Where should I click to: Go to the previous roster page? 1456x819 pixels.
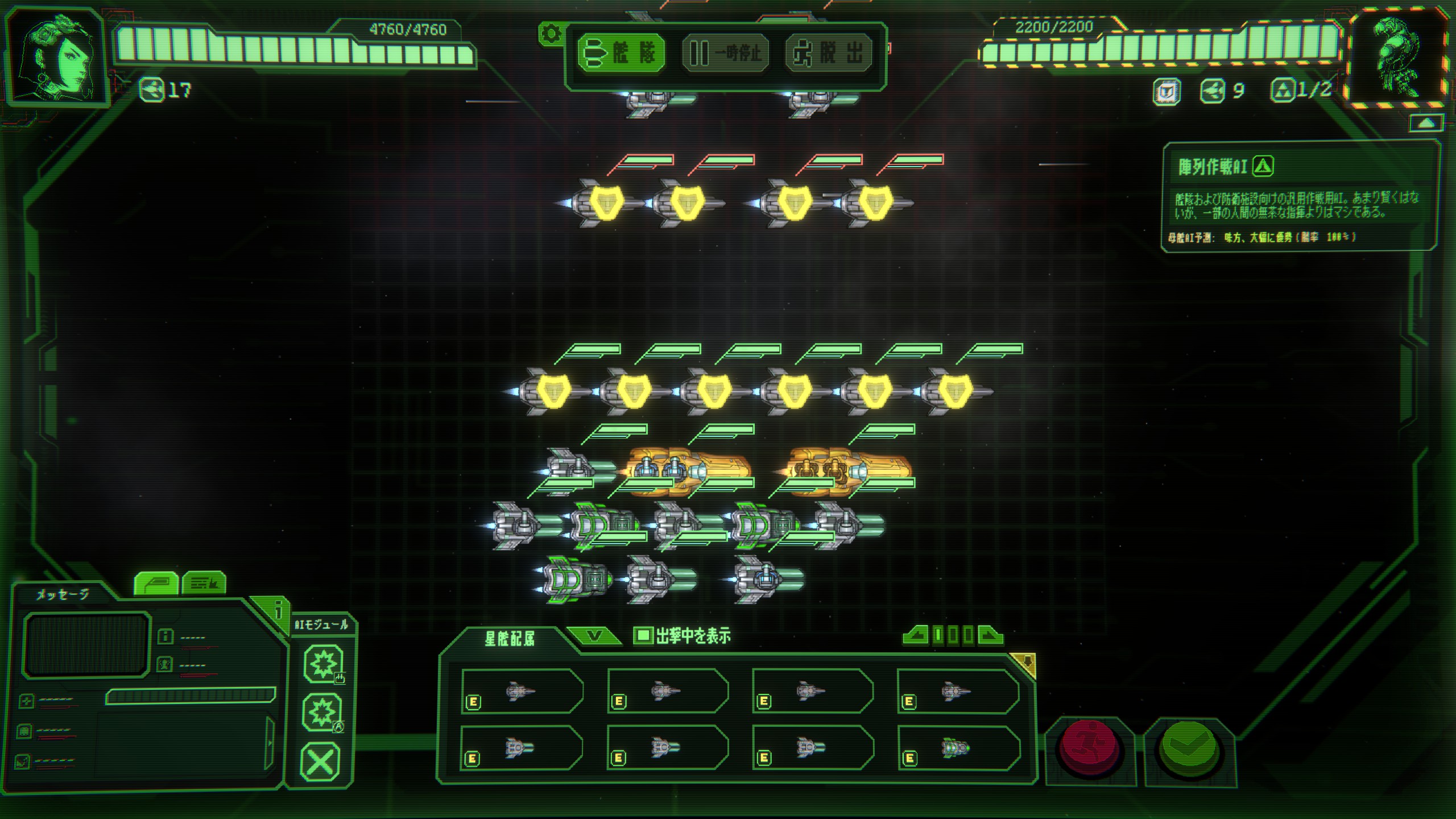916,635
